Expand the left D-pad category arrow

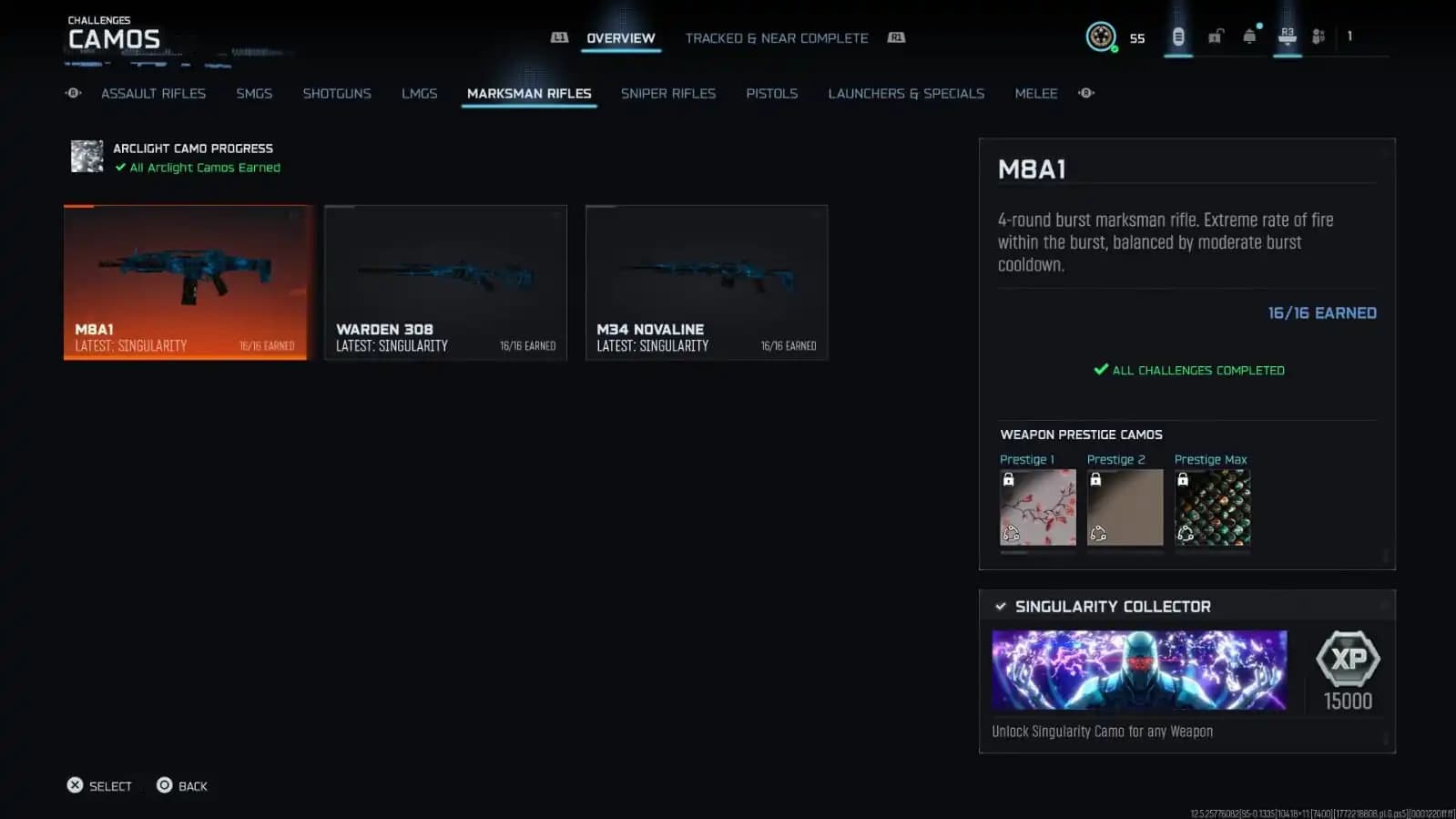click(72, 93)
